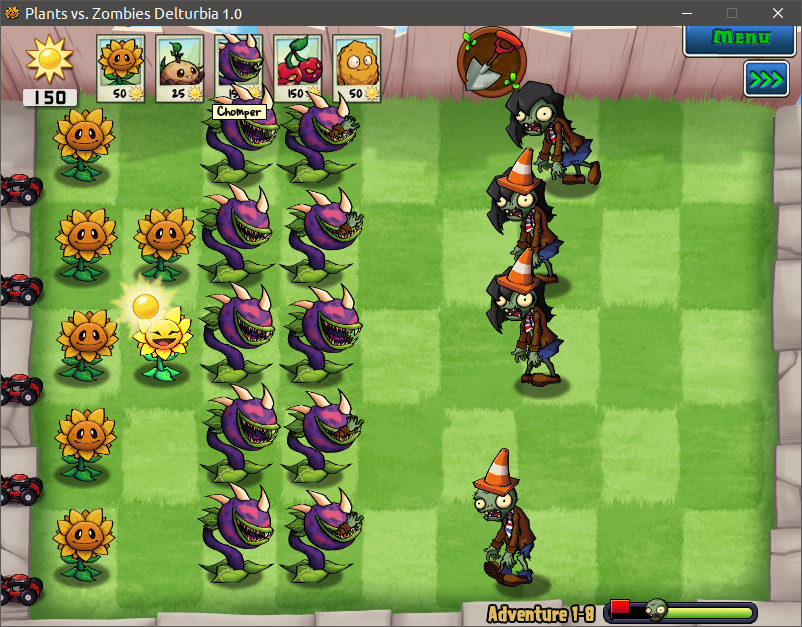Select the Chomper seed packet

239,65
